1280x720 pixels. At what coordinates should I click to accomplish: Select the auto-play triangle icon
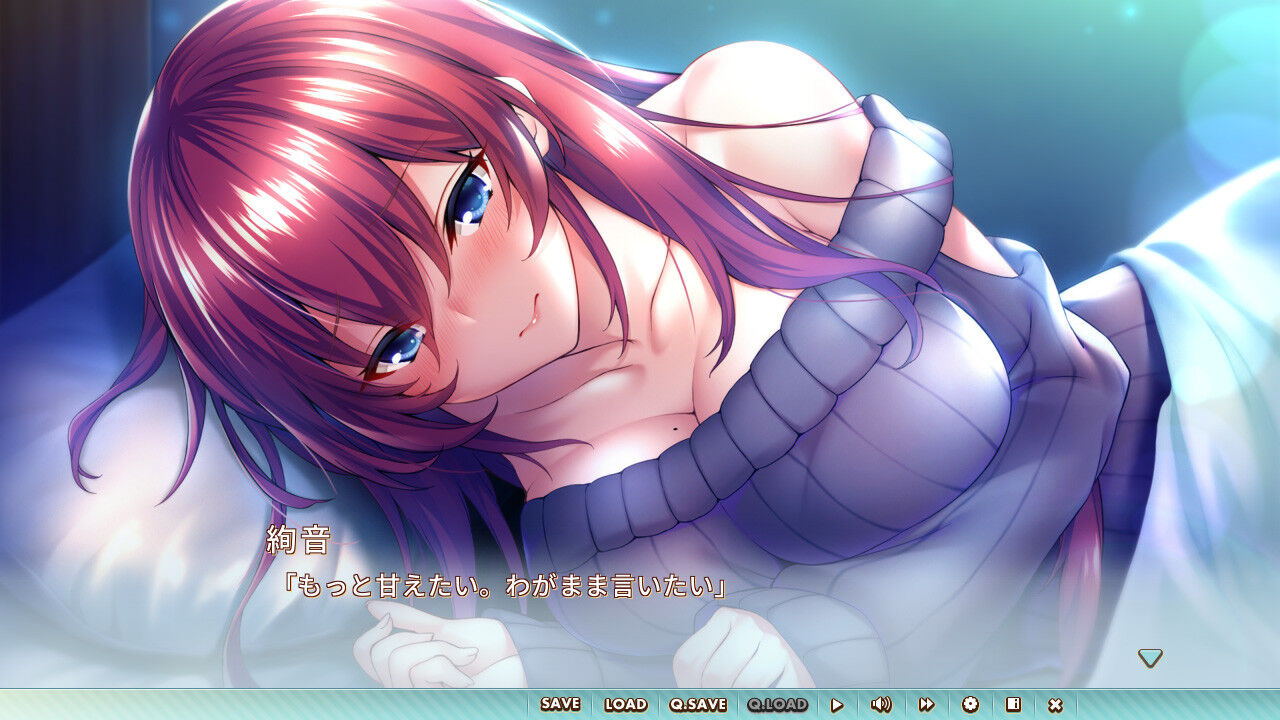(838, 704)
